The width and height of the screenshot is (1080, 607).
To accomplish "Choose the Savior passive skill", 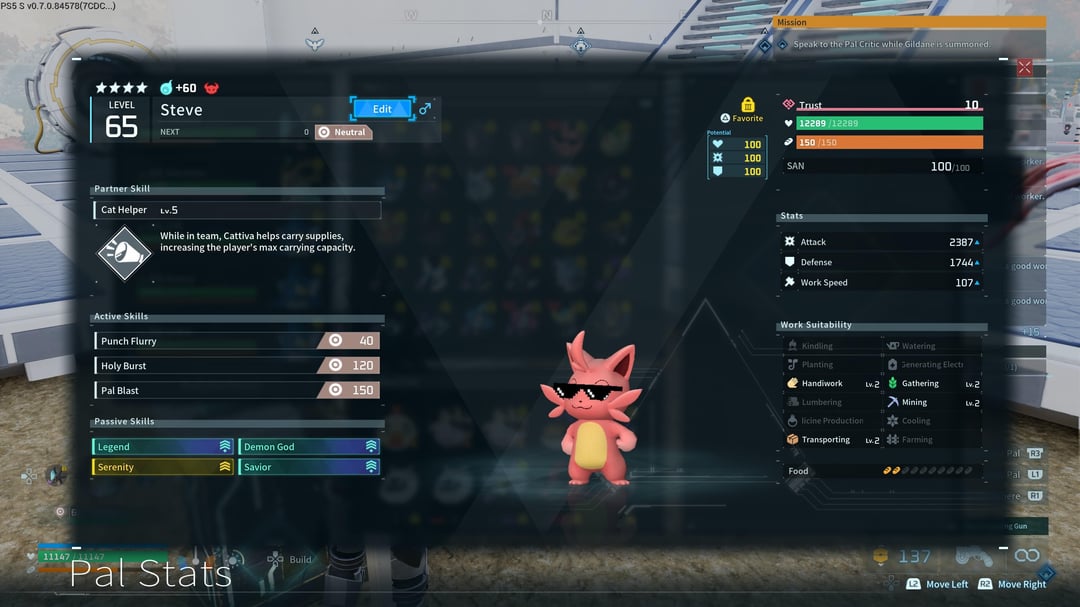I will (309, 467).
